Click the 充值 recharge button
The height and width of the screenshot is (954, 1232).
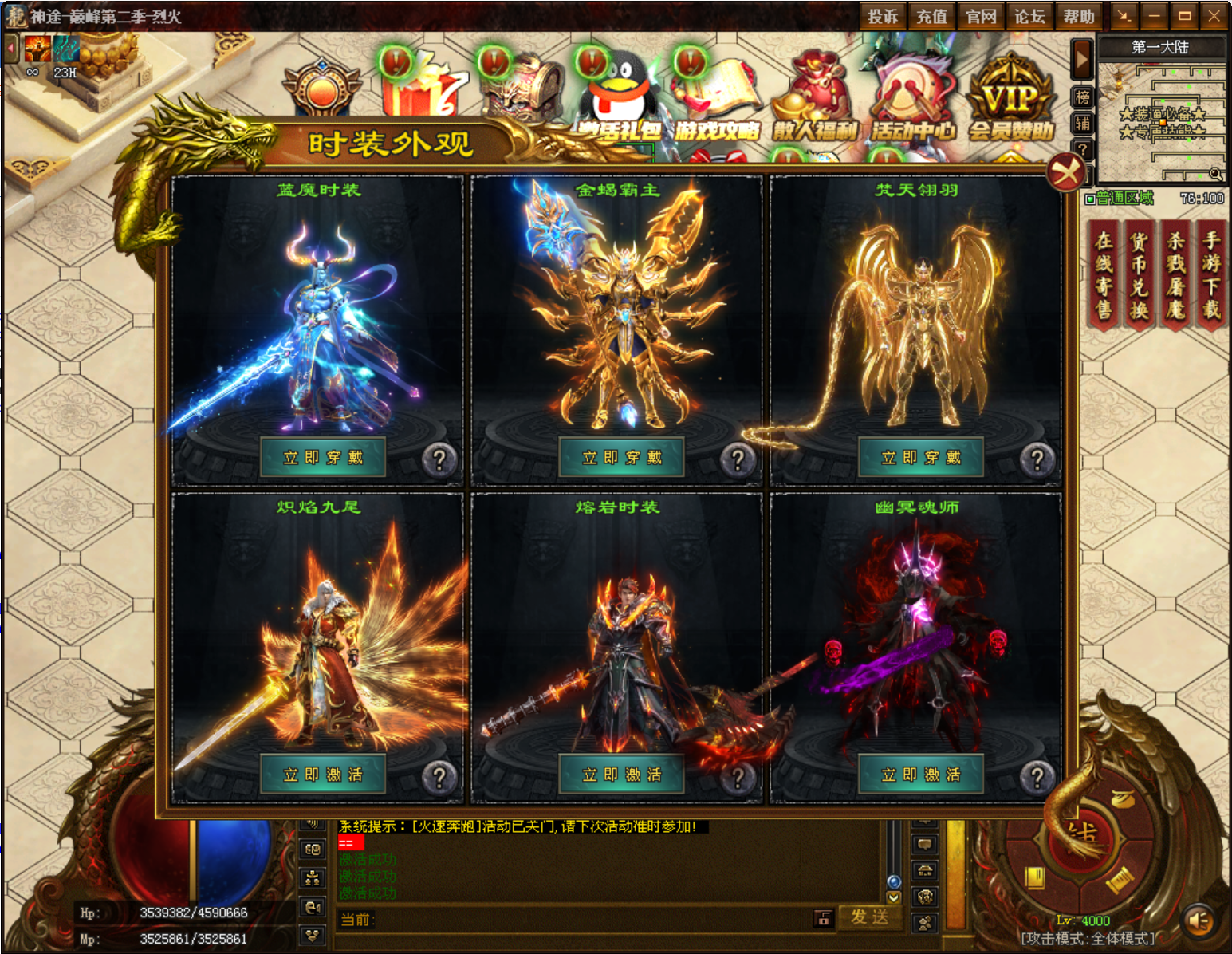(931, 16)
